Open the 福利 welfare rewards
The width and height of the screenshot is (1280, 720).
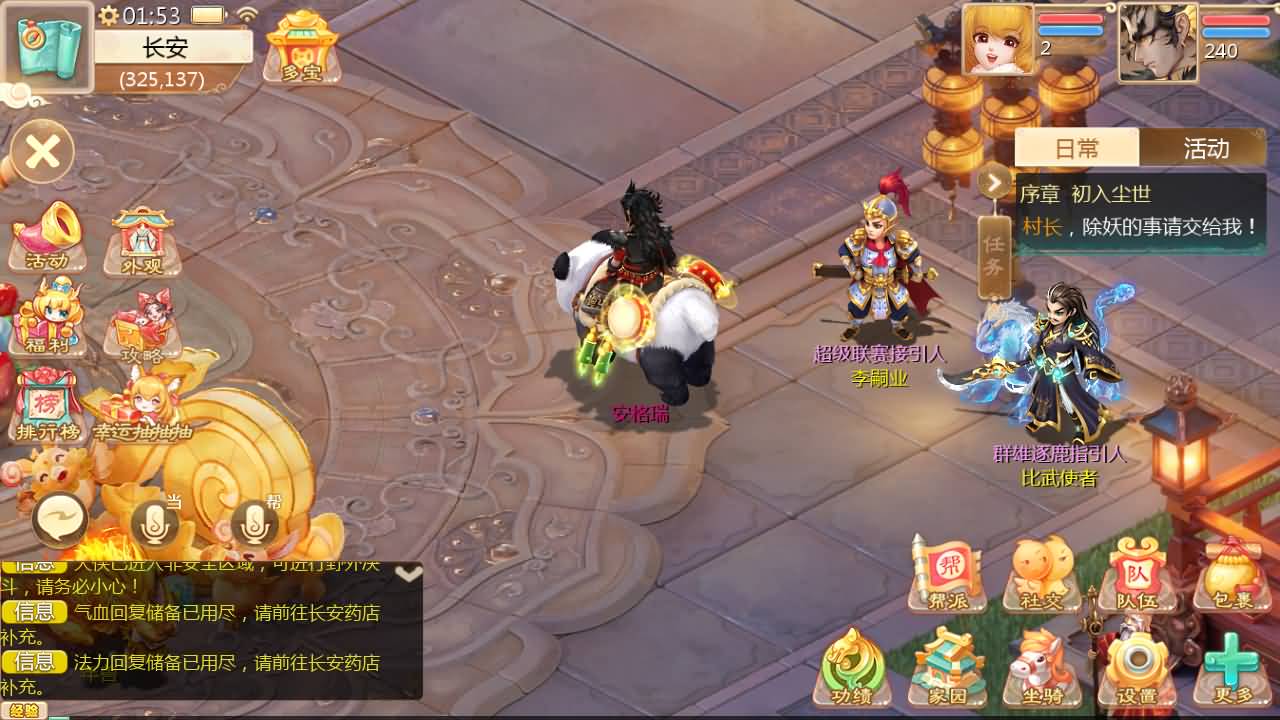tap(46, 319)
